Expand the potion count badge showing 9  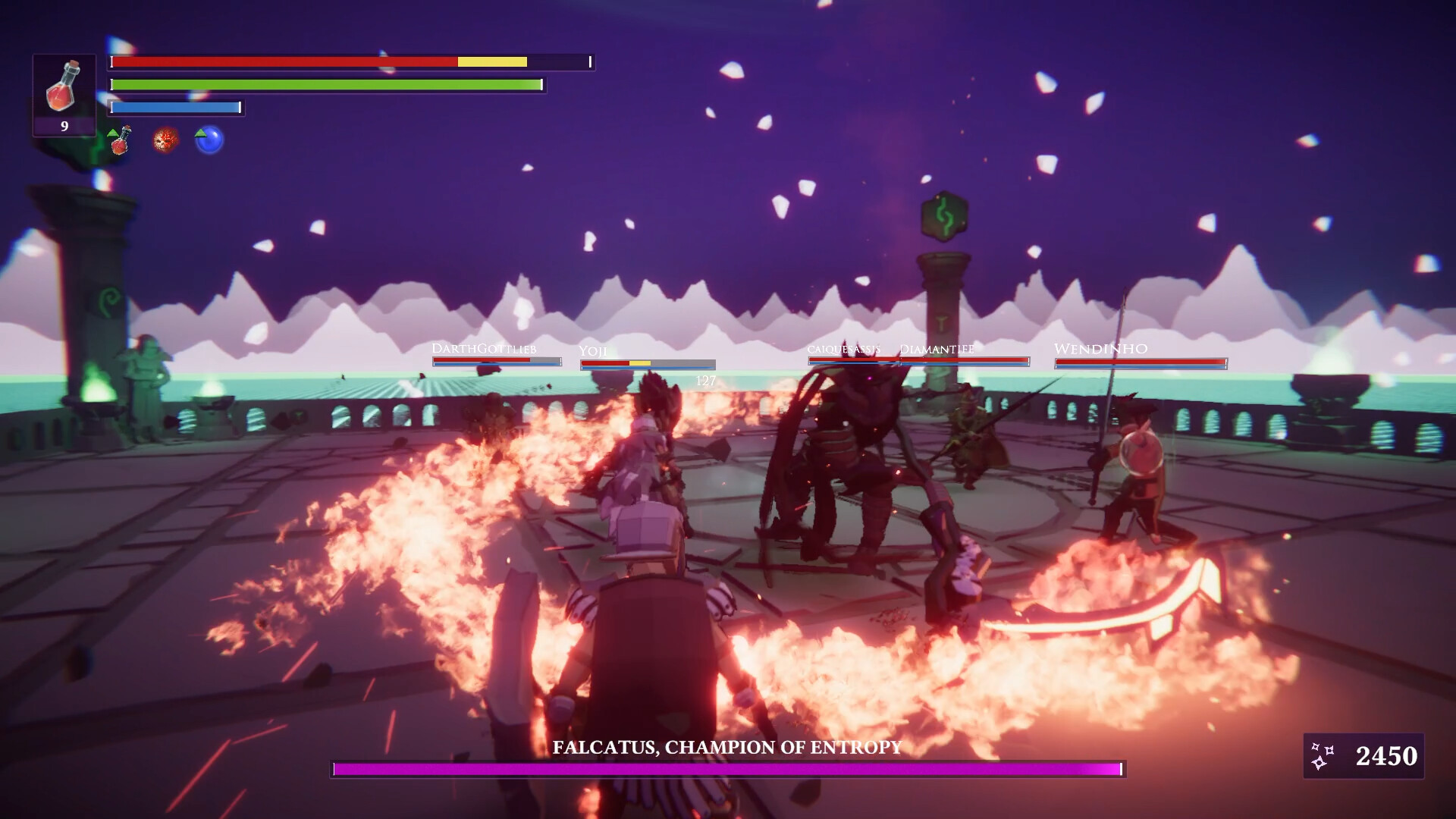coord(64,125)
